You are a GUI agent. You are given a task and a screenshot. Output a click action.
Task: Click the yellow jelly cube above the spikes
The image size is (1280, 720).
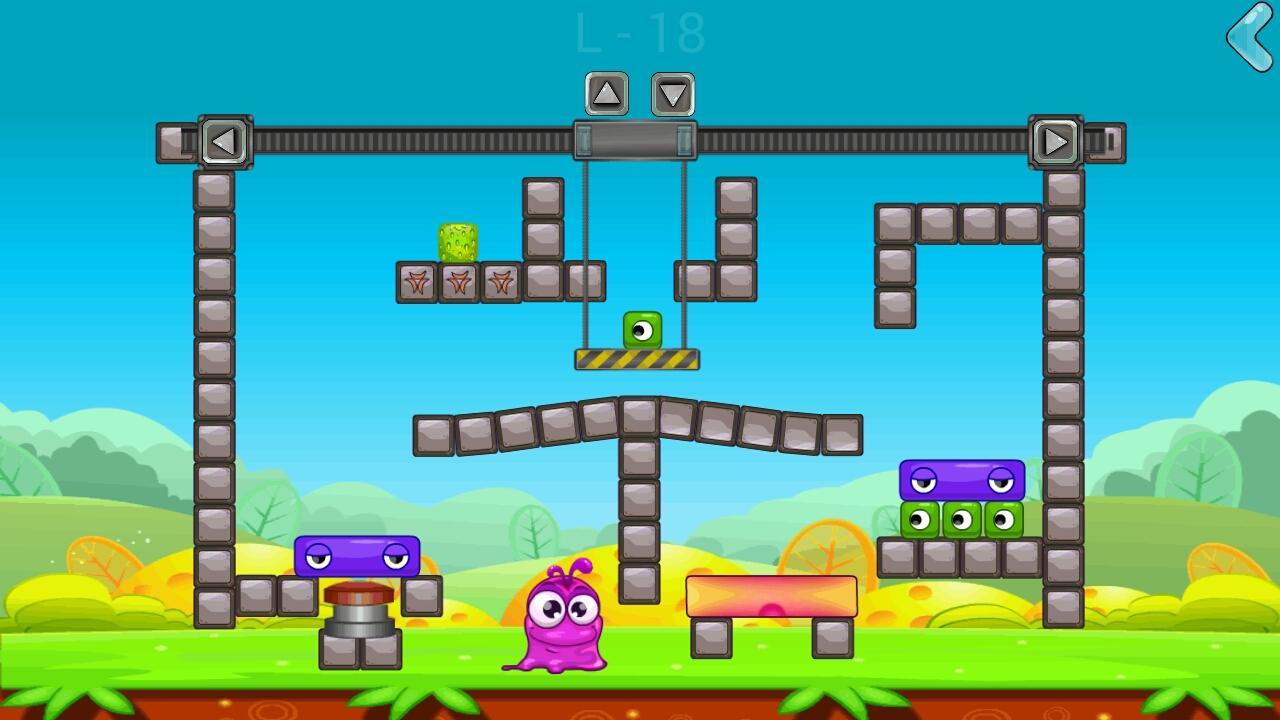click(x=459, y=239)
